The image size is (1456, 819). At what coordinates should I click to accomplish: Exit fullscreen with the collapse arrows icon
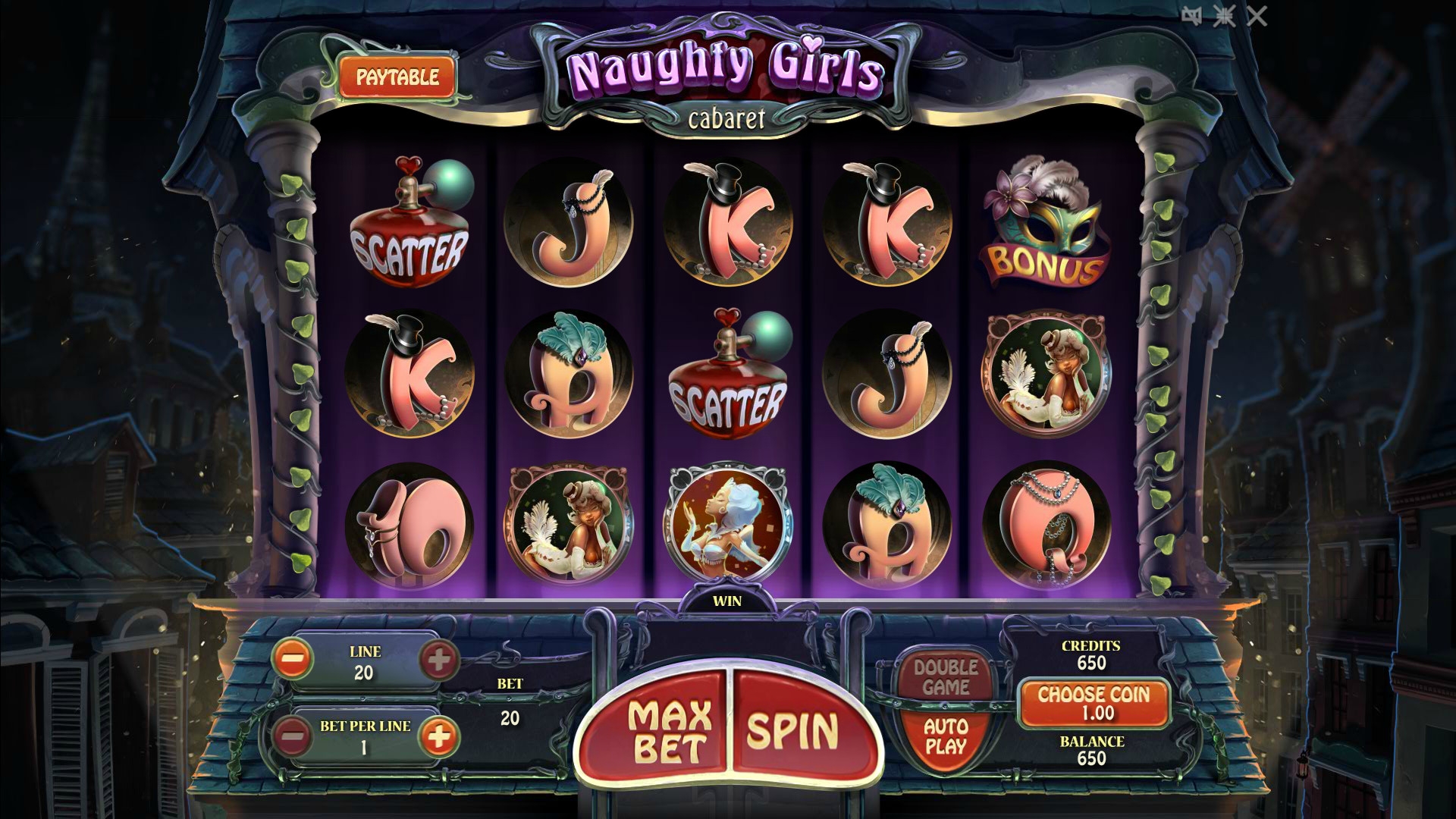(1224, 16)
